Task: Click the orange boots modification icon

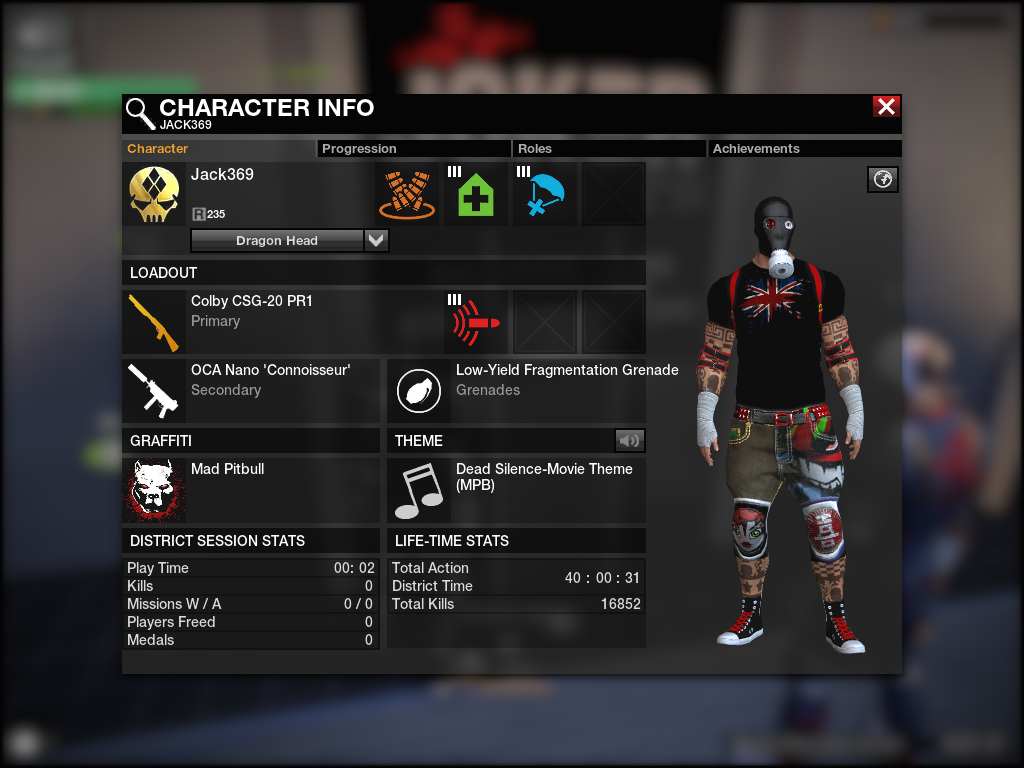Action: point(407,195)
